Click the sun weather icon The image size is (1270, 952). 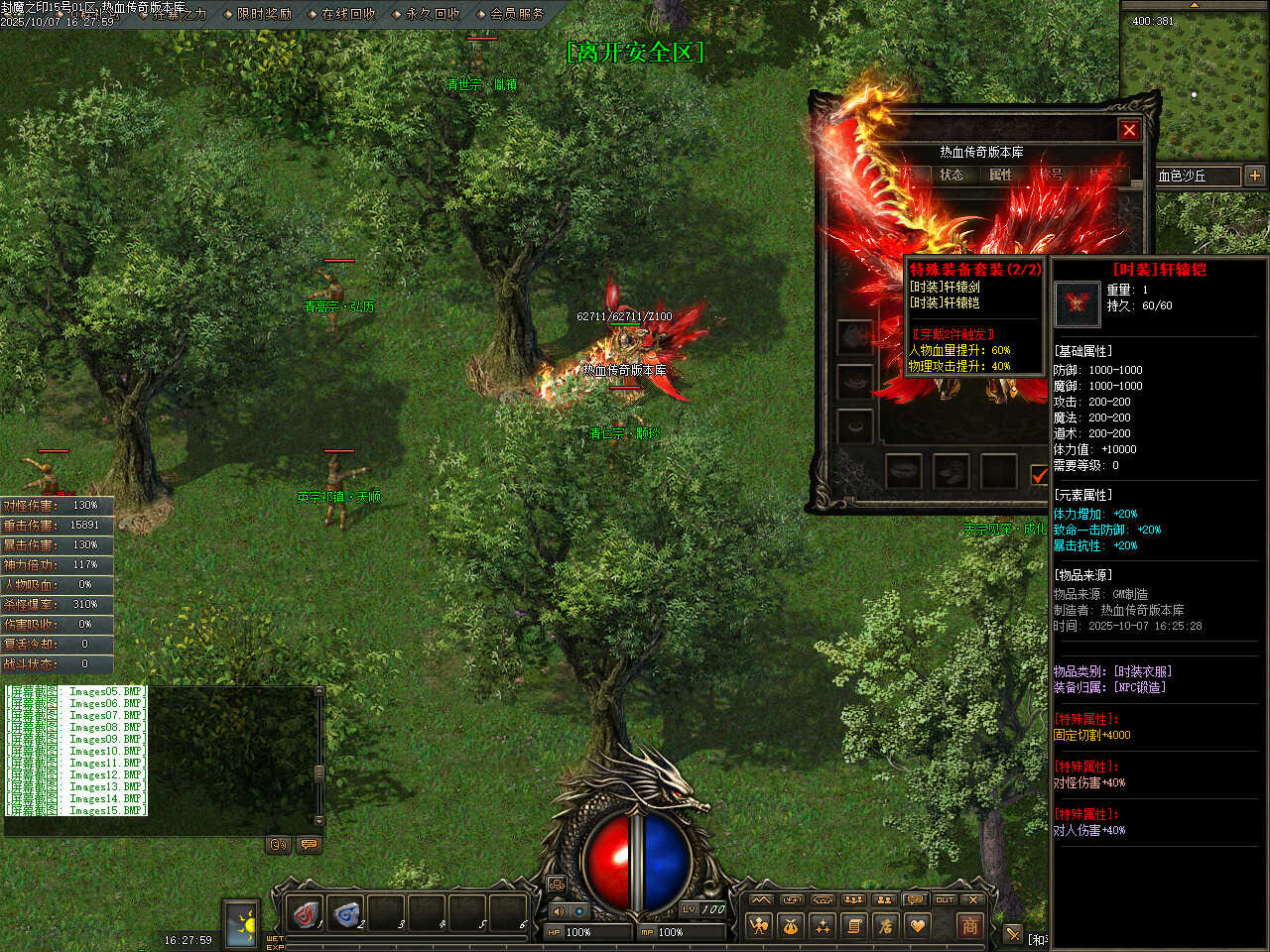[x=241, y=923]
